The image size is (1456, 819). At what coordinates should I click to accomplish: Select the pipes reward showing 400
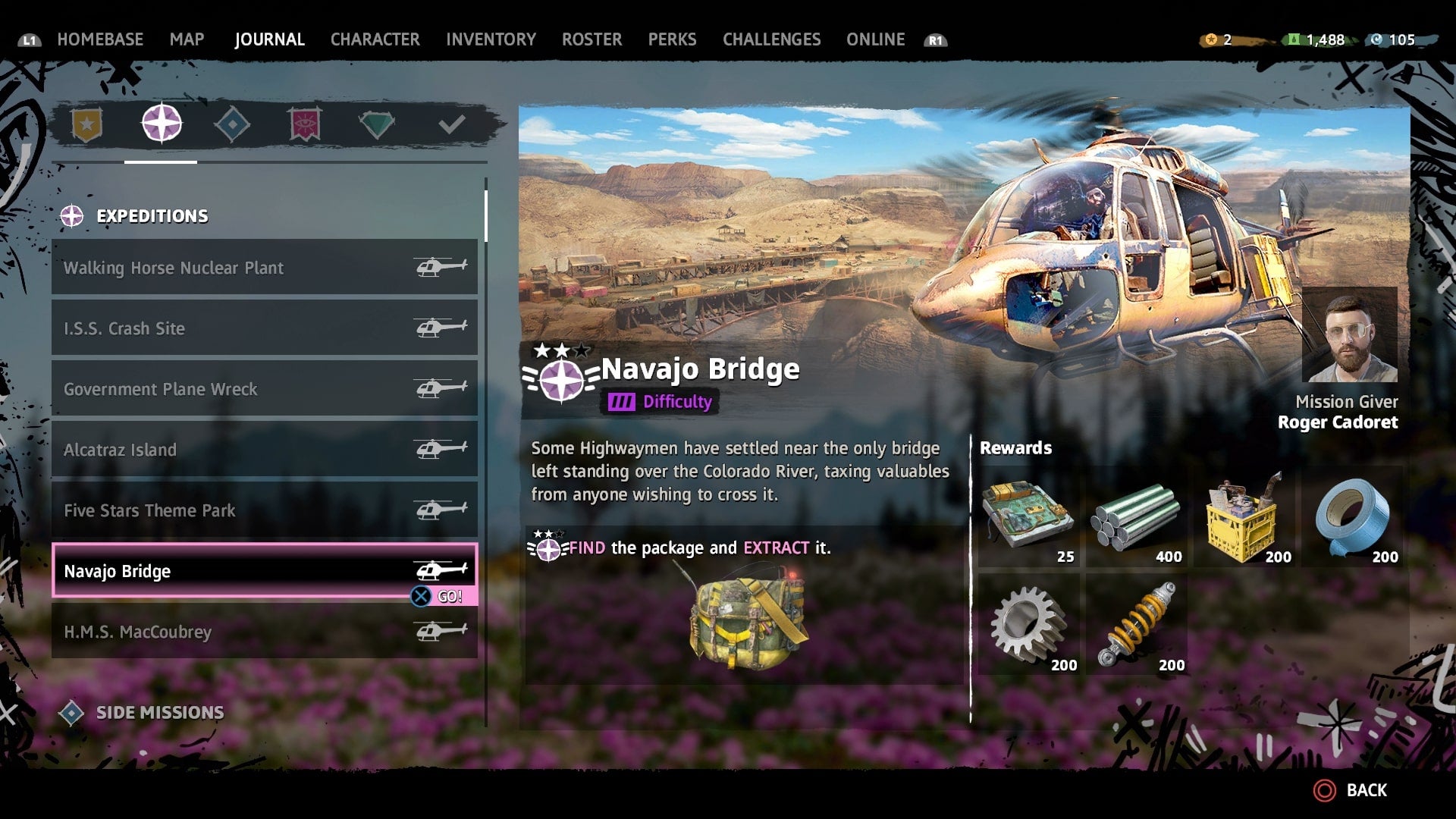(x=1137, y=518)
